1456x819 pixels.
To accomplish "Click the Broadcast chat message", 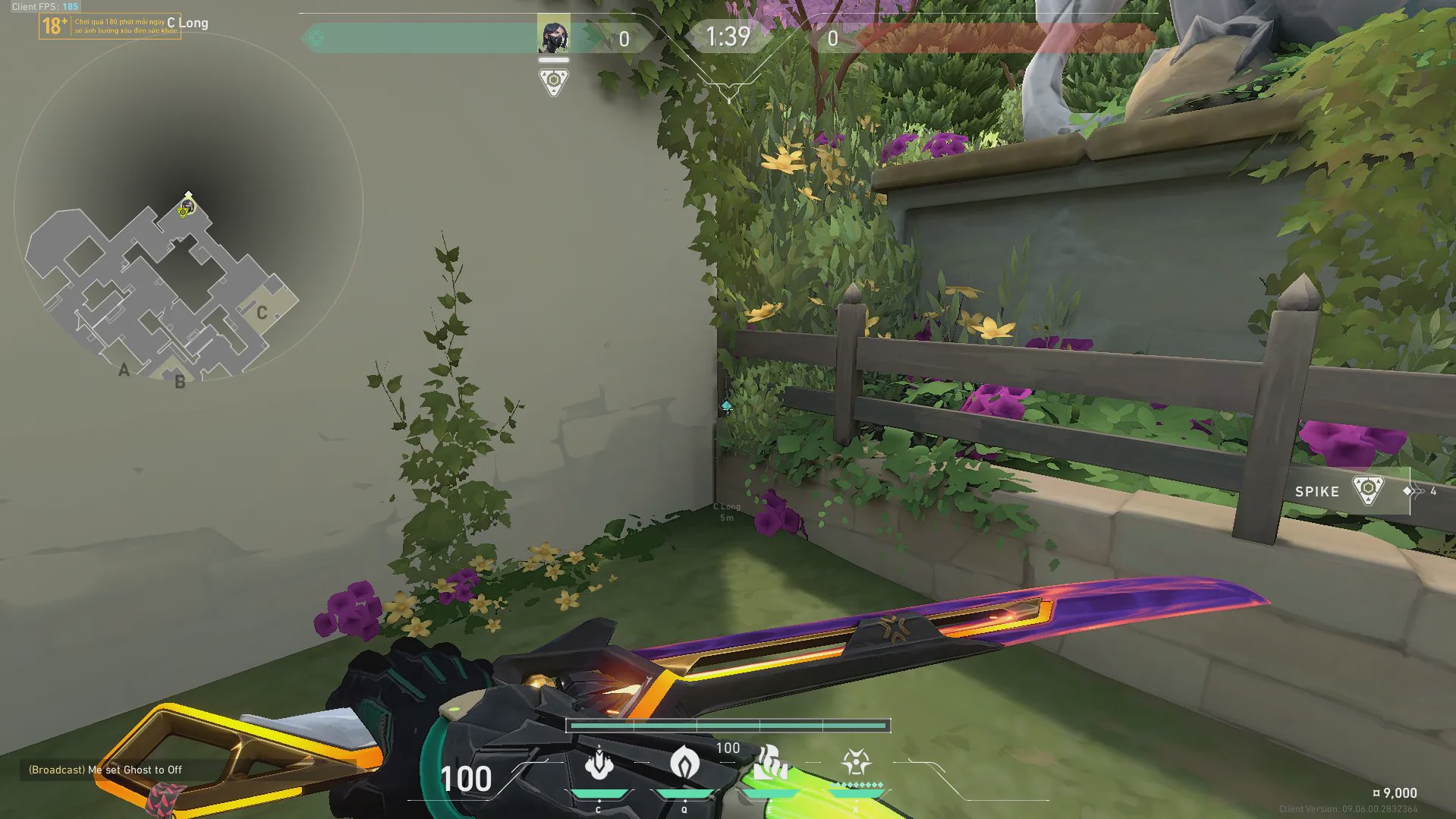I will (x=105, y=770).
